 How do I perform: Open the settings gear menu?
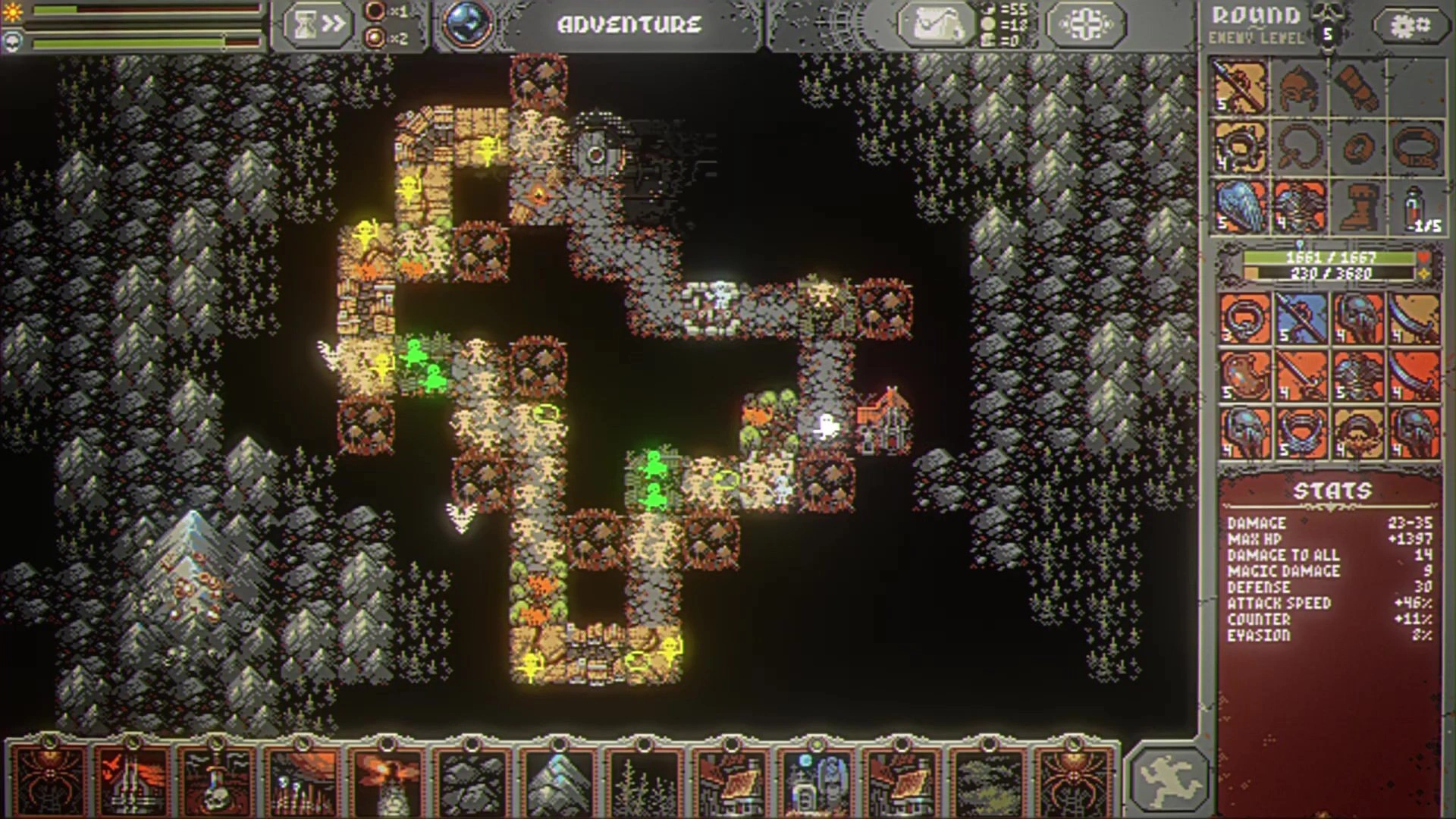point(1410,25)
